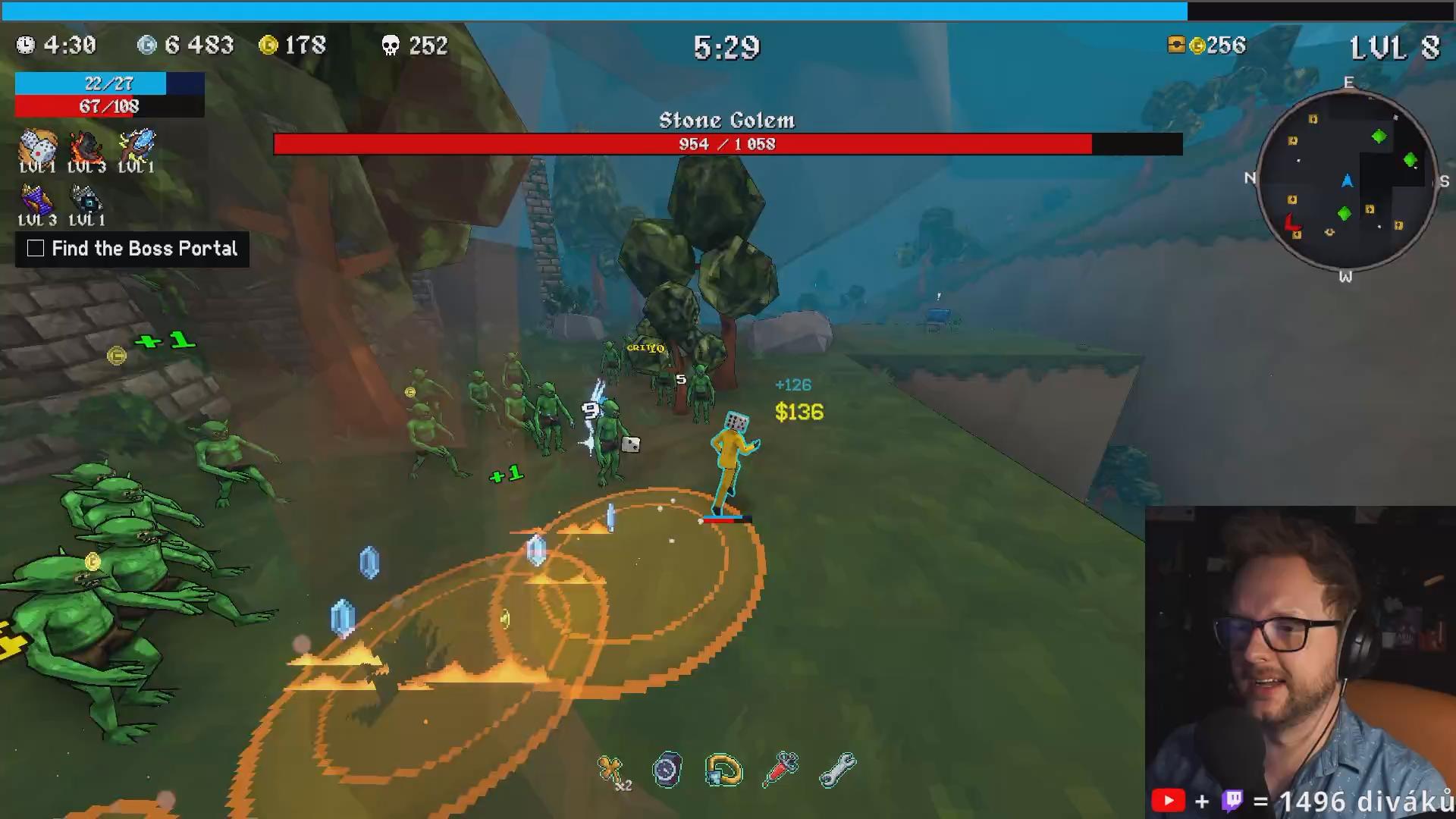Click the circular compass minimap
Image resolution: width=1456 pixels, height=819 pixels.
1346,180
